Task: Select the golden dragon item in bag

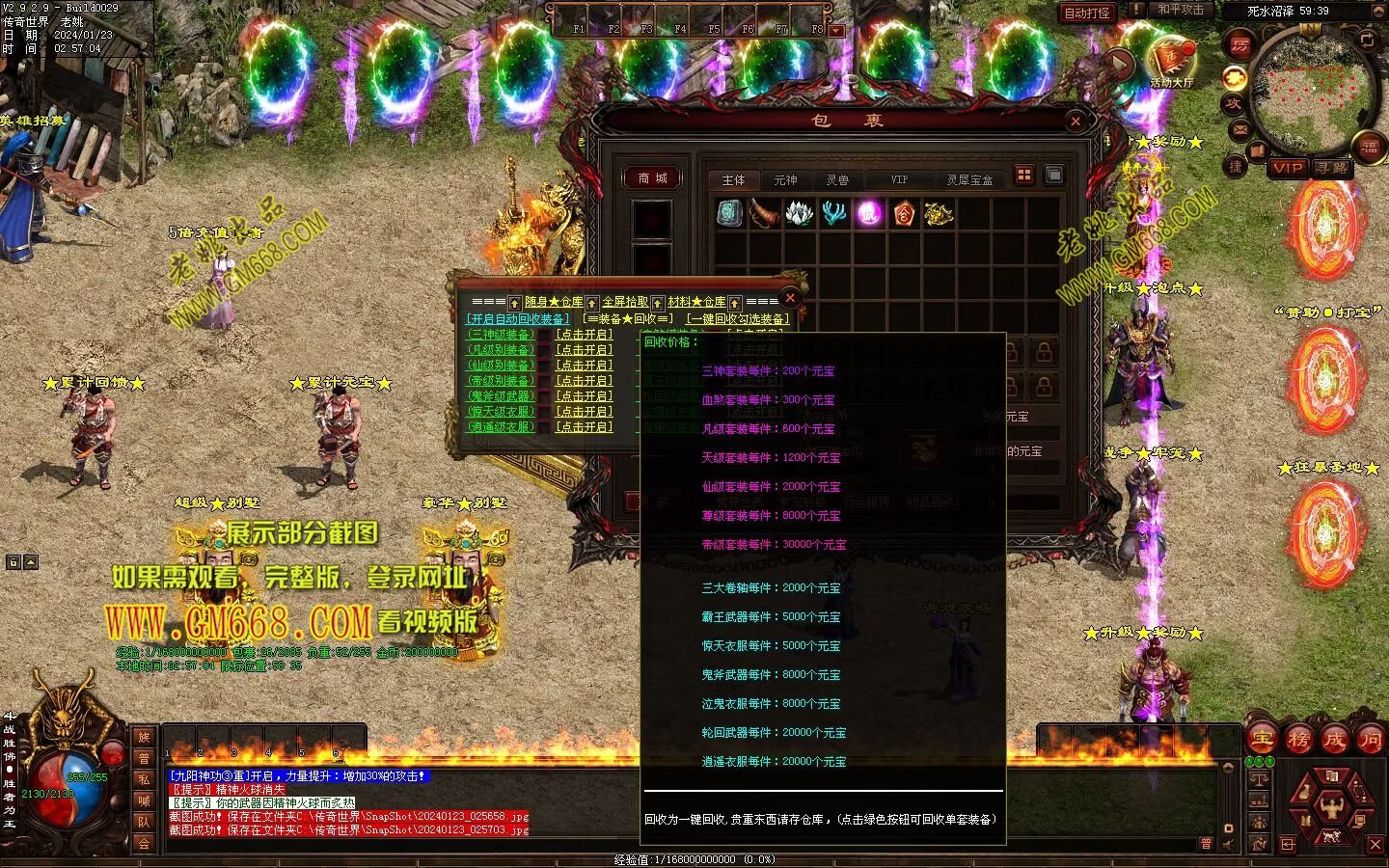Action: (939, 213)
